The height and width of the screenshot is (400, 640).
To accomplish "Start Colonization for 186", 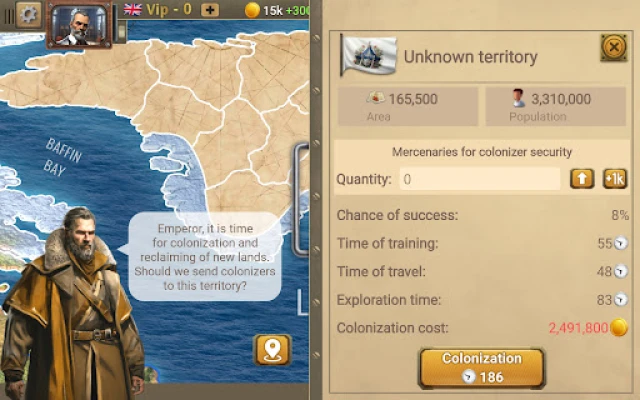I will click(x=482, y=367).
